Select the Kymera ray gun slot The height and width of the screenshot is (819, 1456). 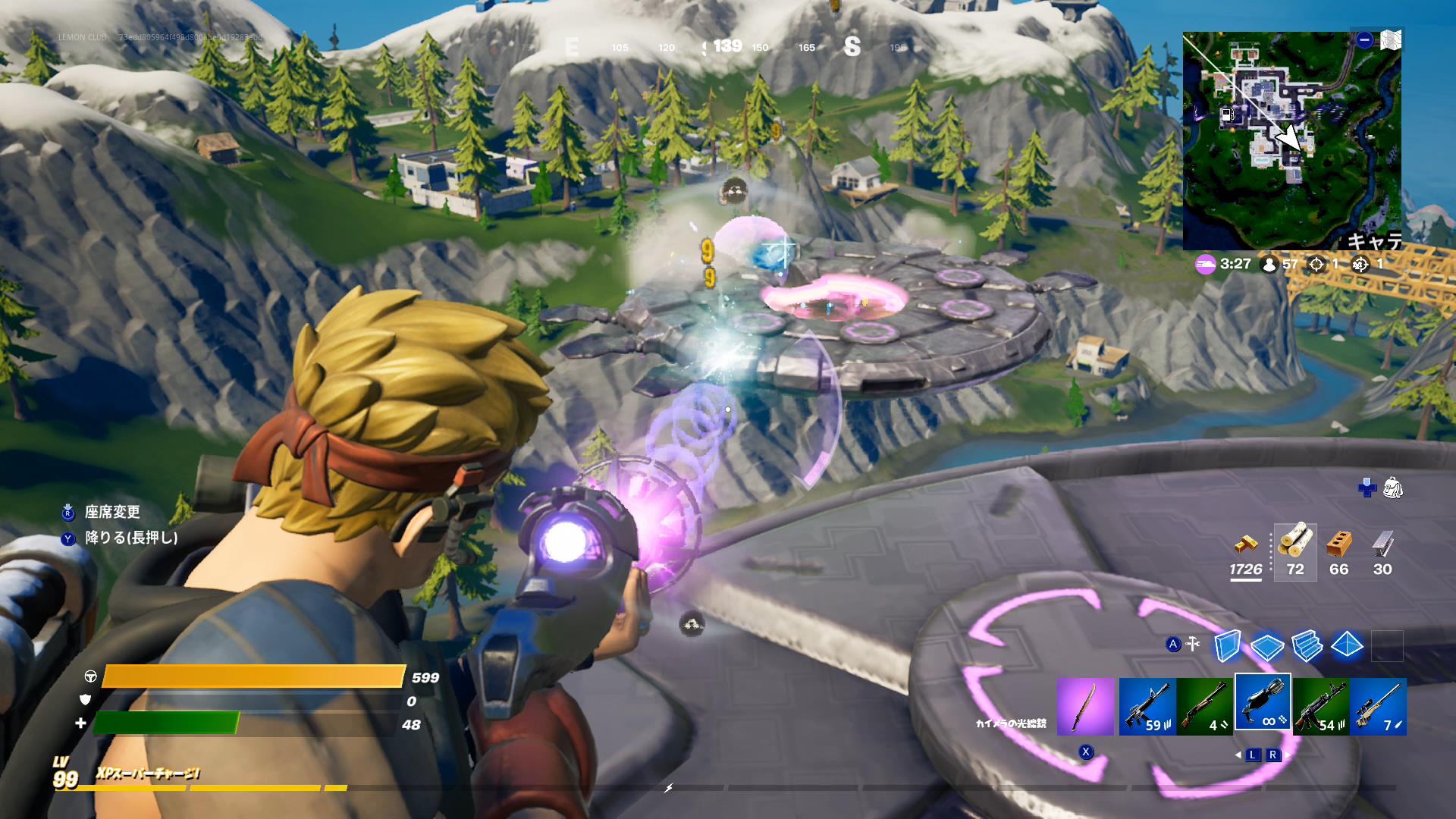pyautogui.click(x=1263, y=703)
